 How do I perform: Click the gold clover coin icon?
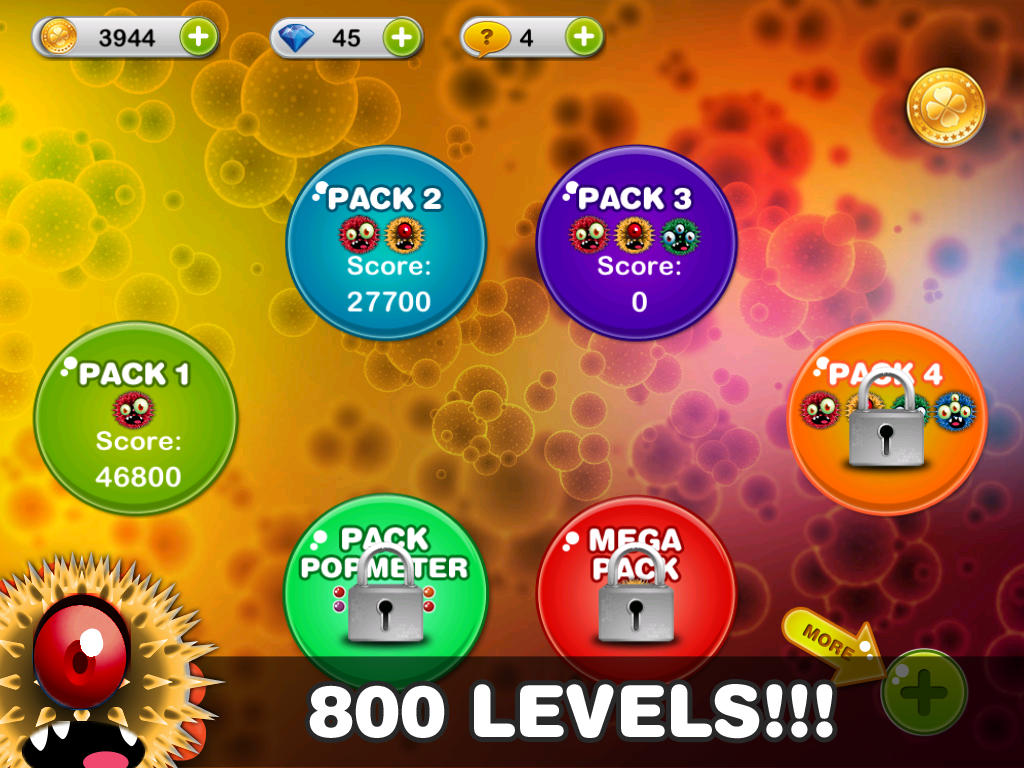[945, 107]
